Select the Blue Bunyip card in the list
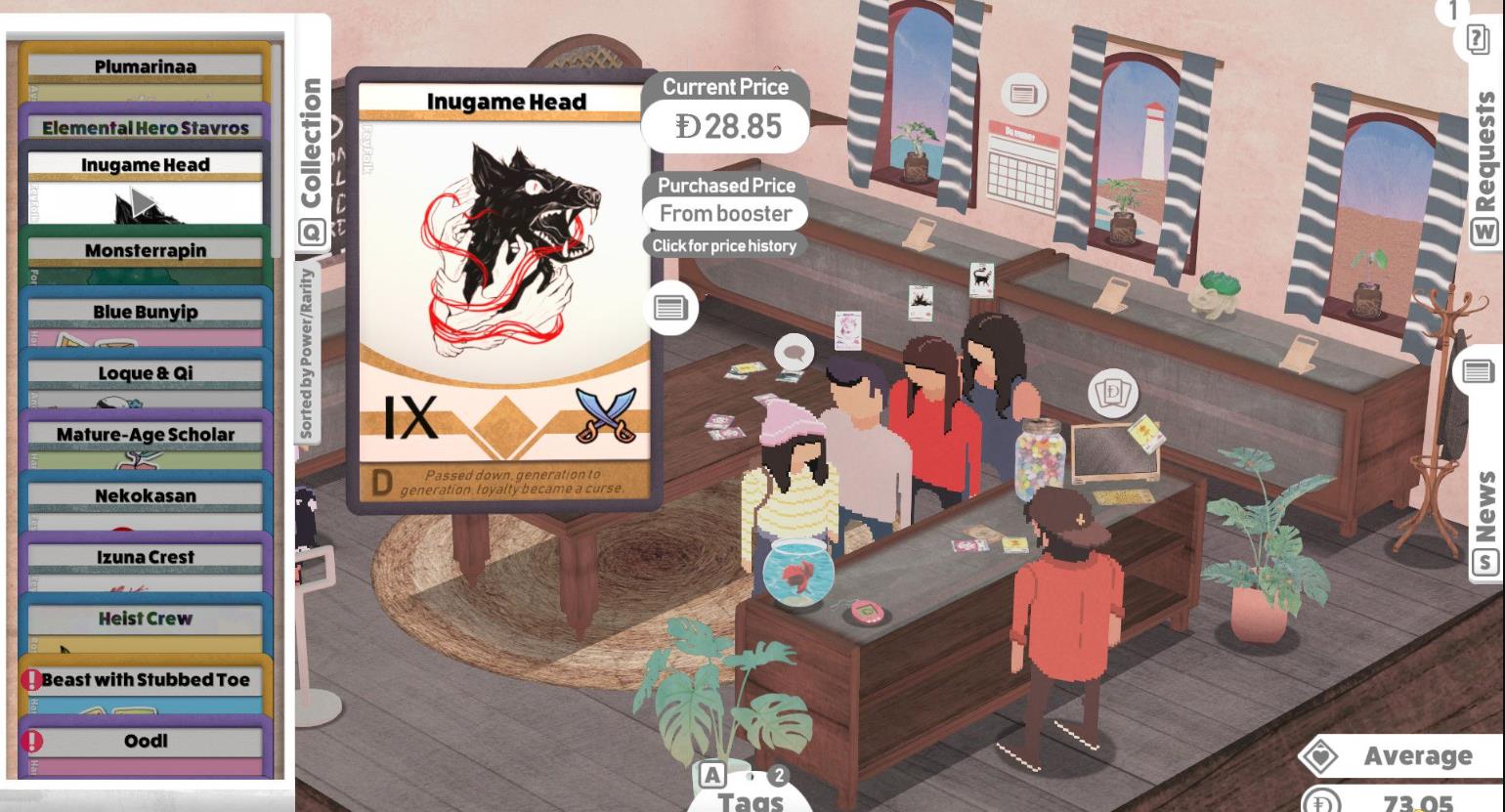 (x=147, y=311)
